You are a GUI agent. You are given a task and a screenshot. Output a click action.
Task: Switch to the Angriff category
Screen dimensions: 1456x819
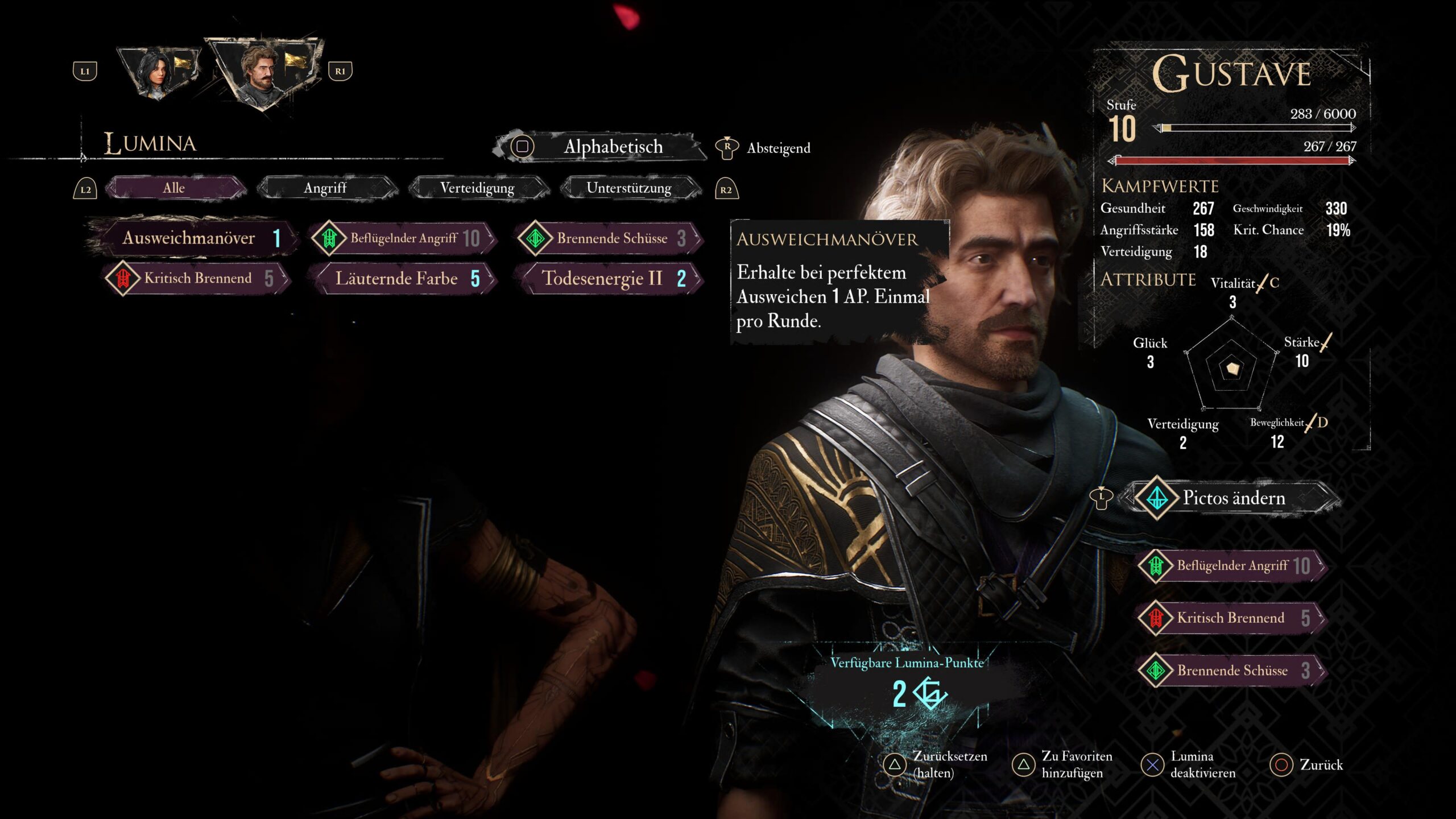325,188
